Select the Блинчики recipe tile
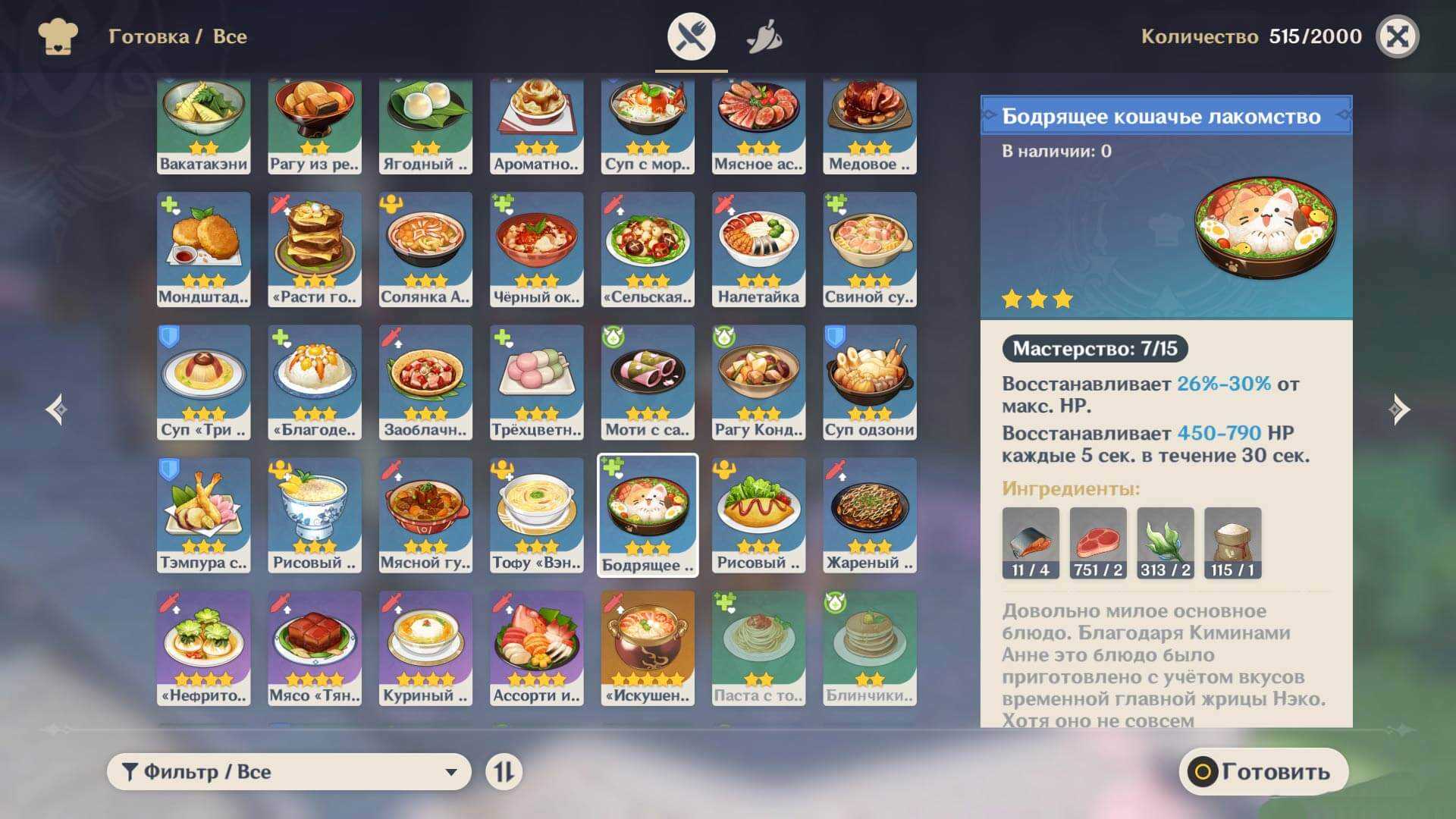1456x819 pixels. (x=870, y=648)
